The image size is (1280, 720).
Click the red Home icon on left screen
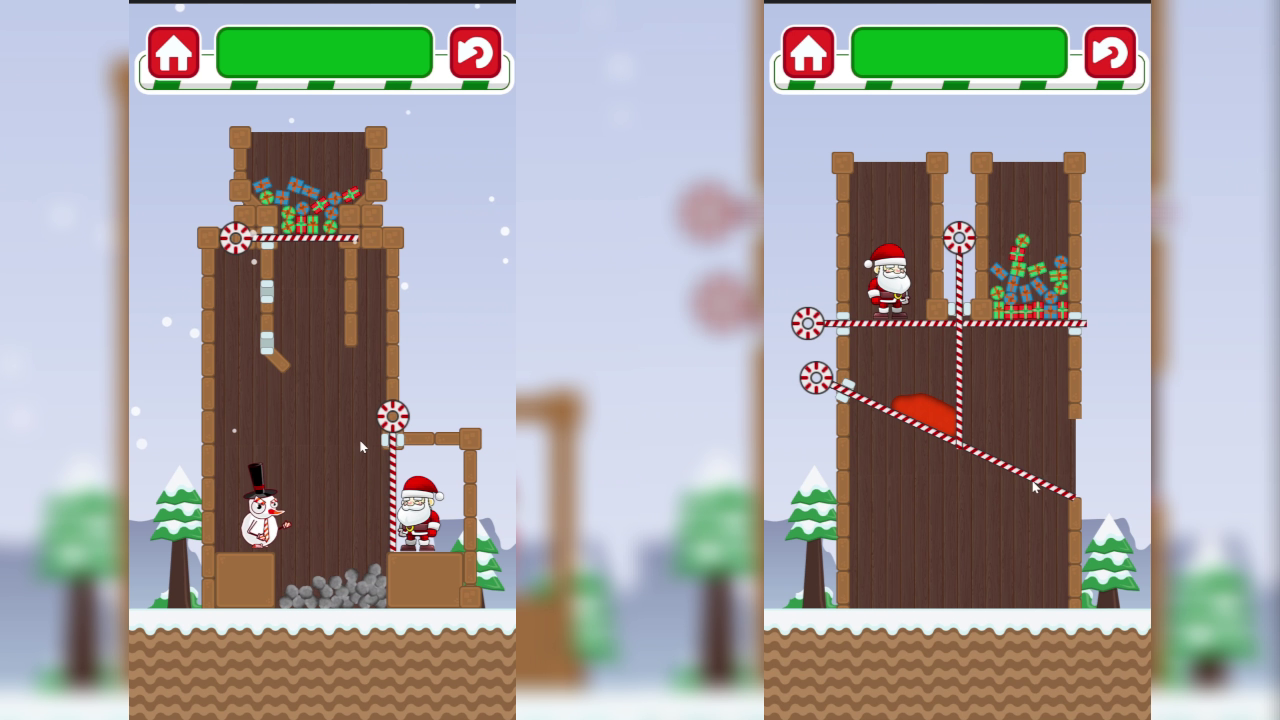[x=174, y=52]
